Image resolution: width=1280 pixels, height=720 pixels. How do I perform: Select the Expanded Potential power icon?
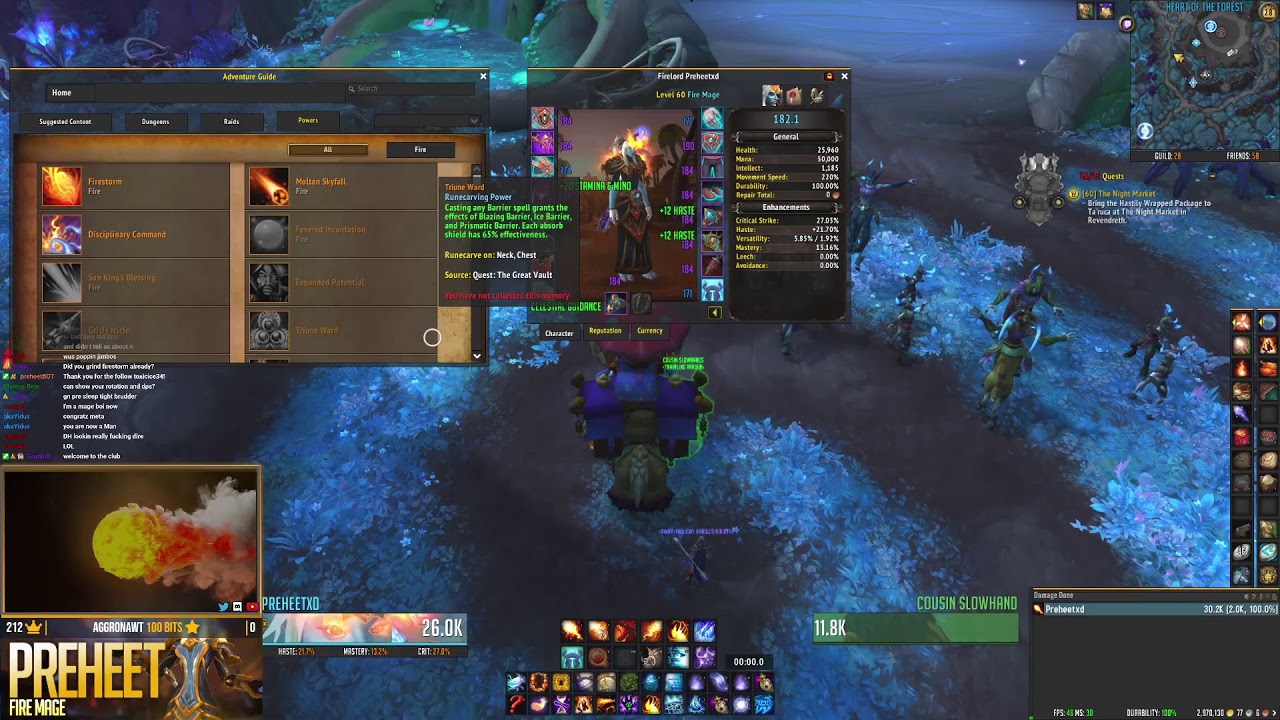[x=268, y=282]
